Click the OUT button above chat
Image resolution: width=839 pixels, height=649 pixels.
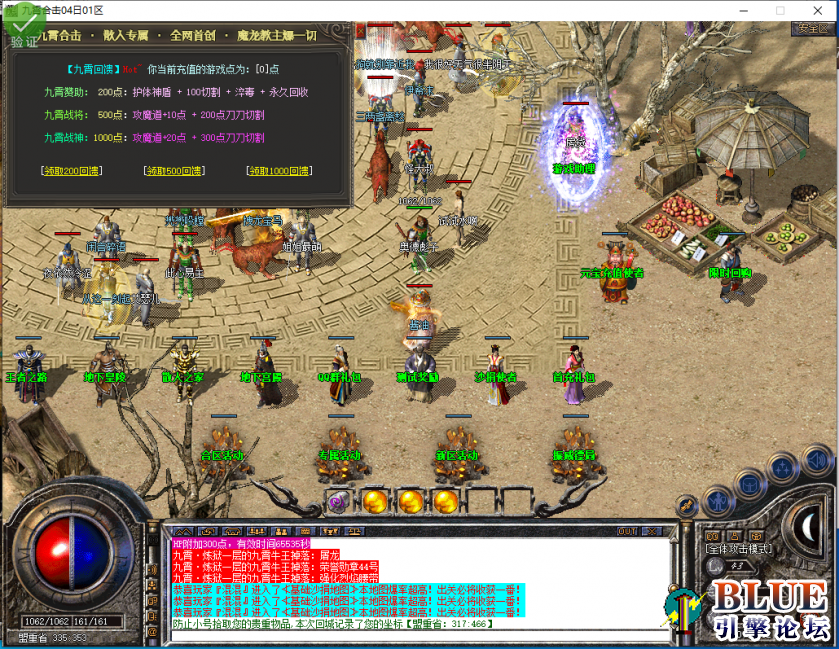[627, 531]
